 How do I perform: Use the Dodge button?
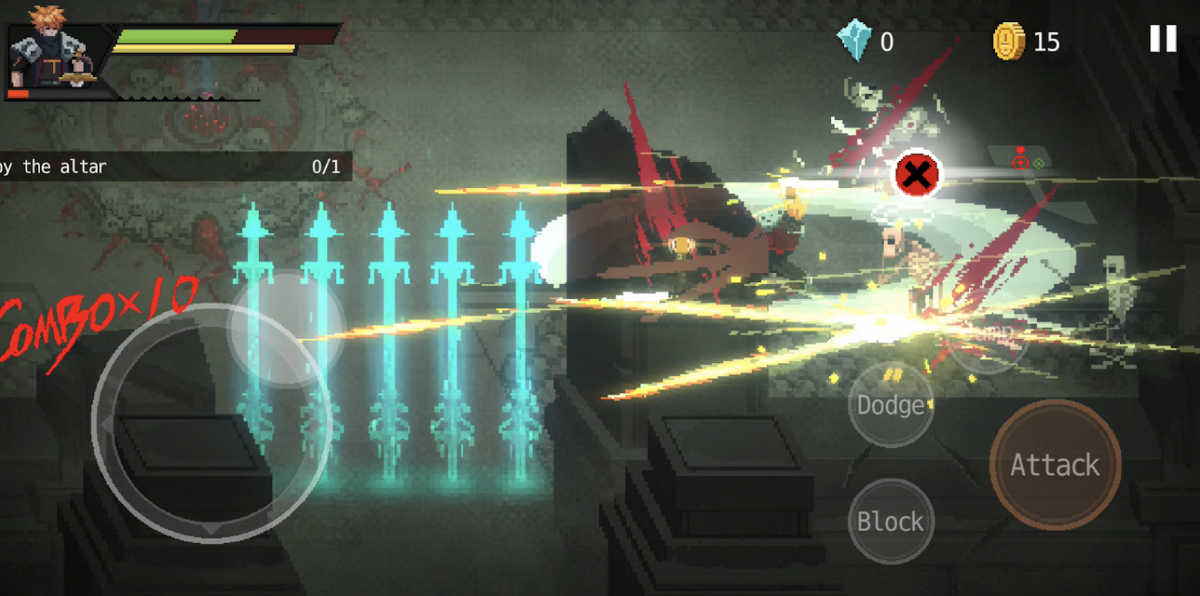890,405
